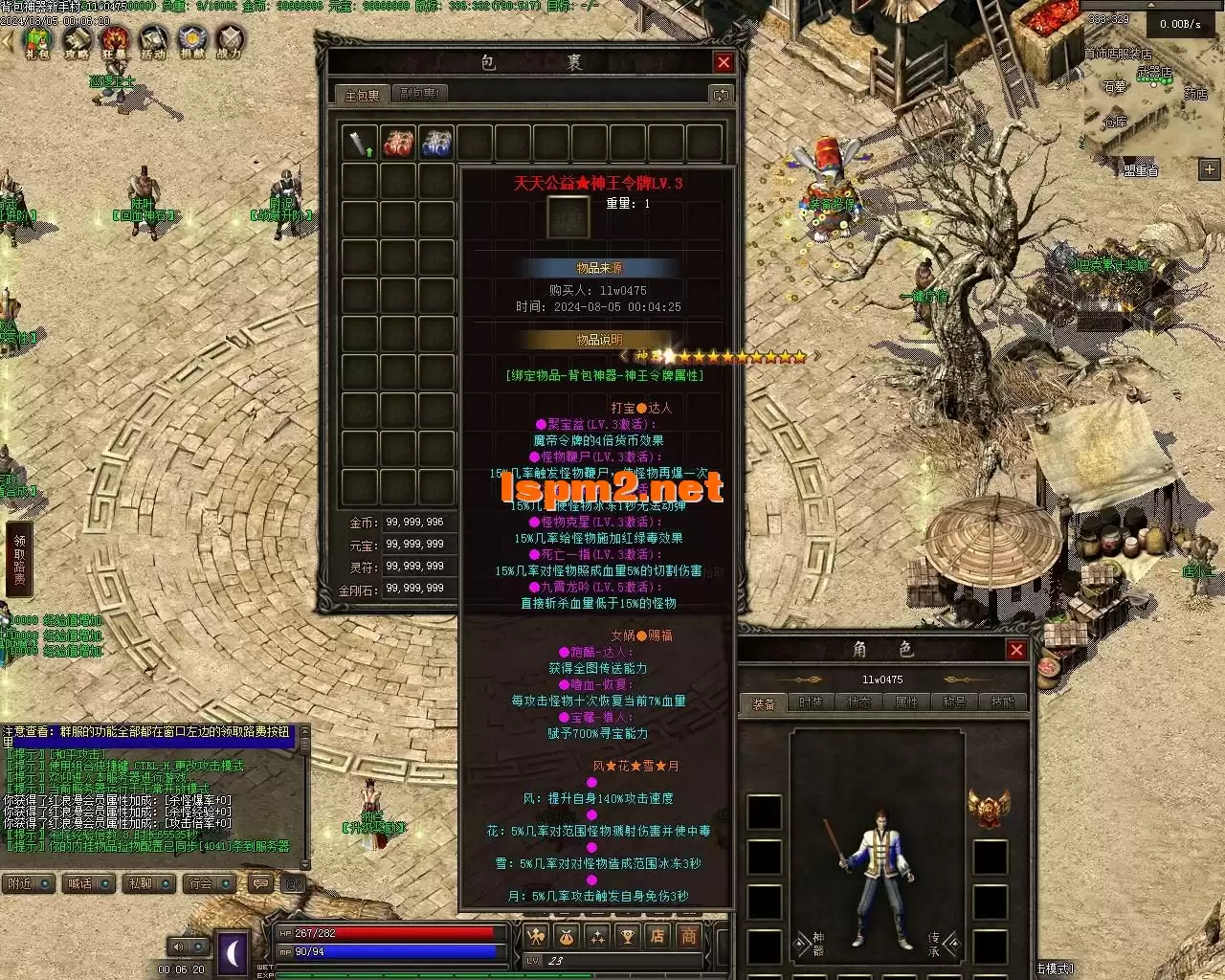Screen dimensions: 1225x980
Task: Open the 店 shop button on bottom bar
Action: (657, 936)
